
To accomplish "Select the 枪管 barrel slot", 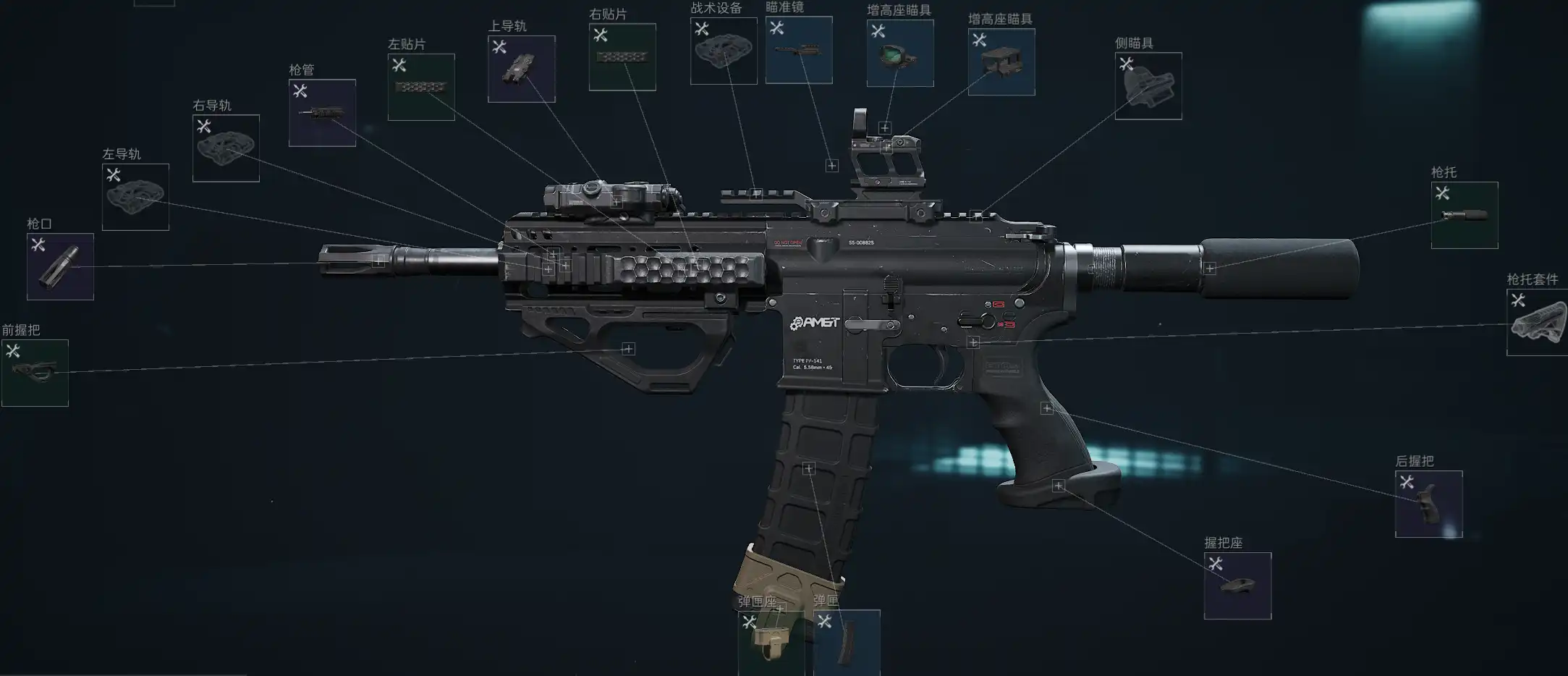I will (x=322, y=113).
